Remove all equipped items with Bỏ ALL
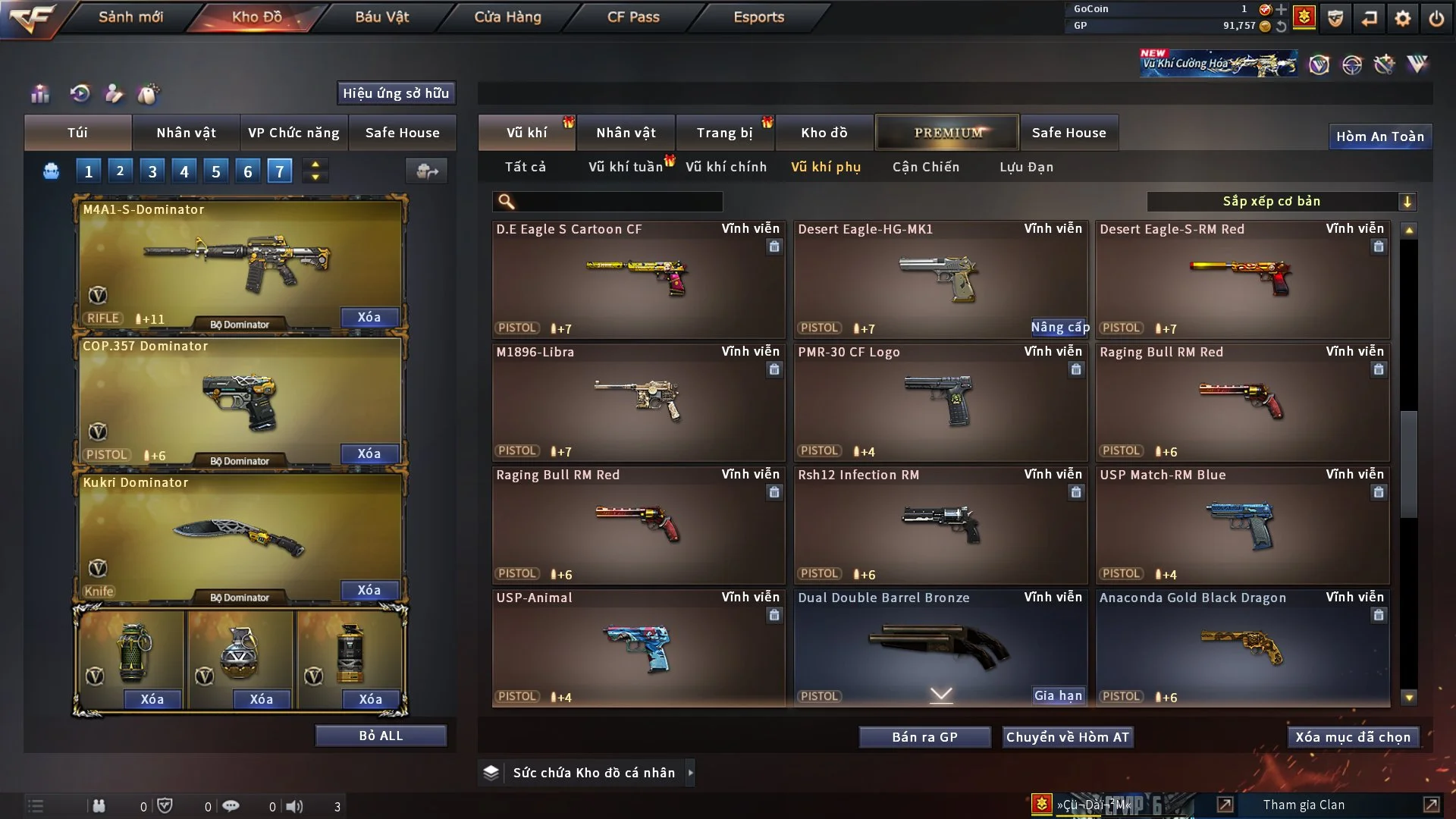The height and width of the screenshot is (819, 1456). click(x=381, y=736)
